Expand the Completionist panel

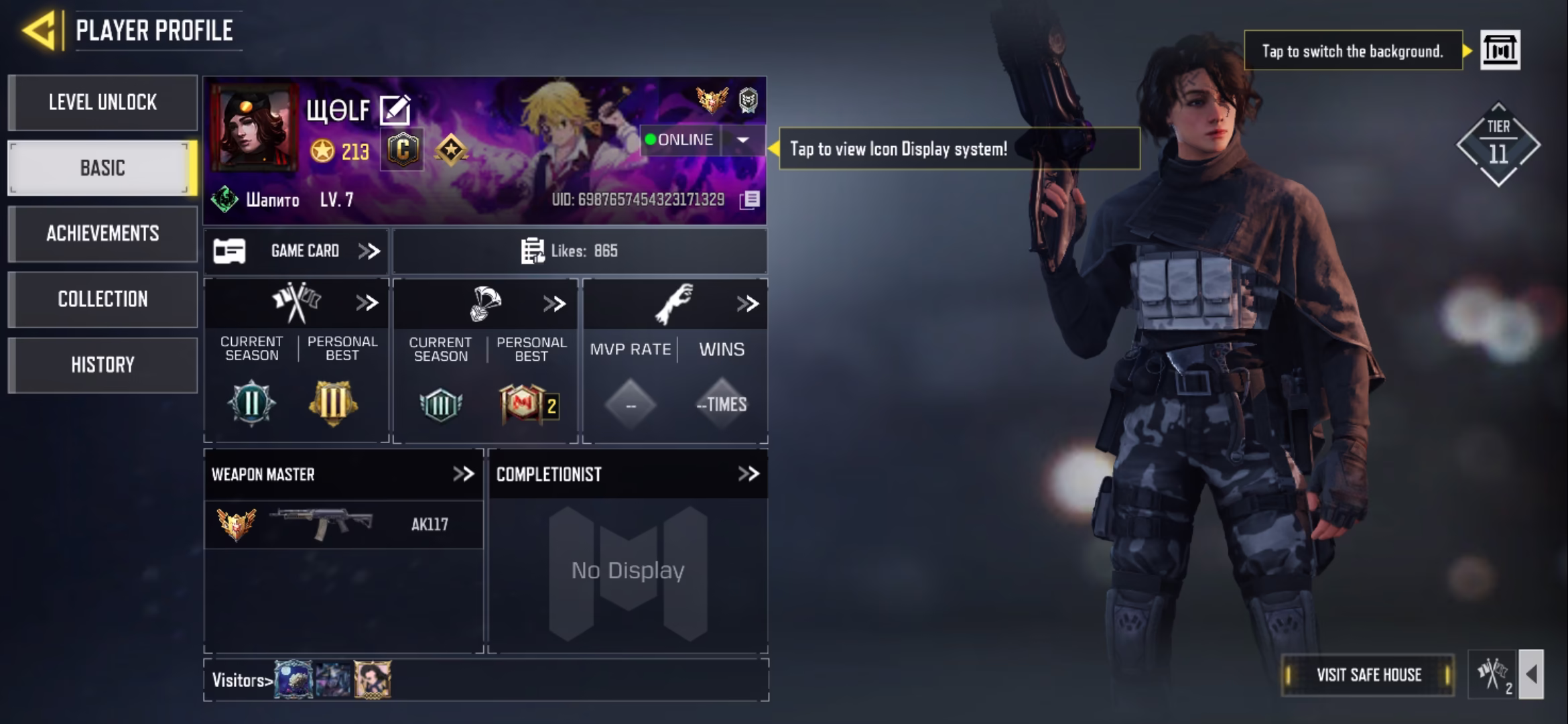(748, 474)
